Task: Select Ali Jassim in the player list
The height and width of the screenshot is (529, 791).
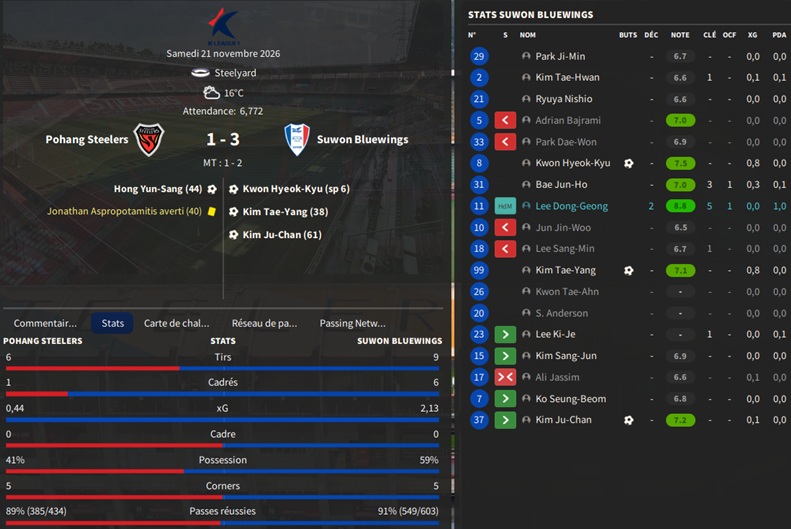Action: (558, 377)
